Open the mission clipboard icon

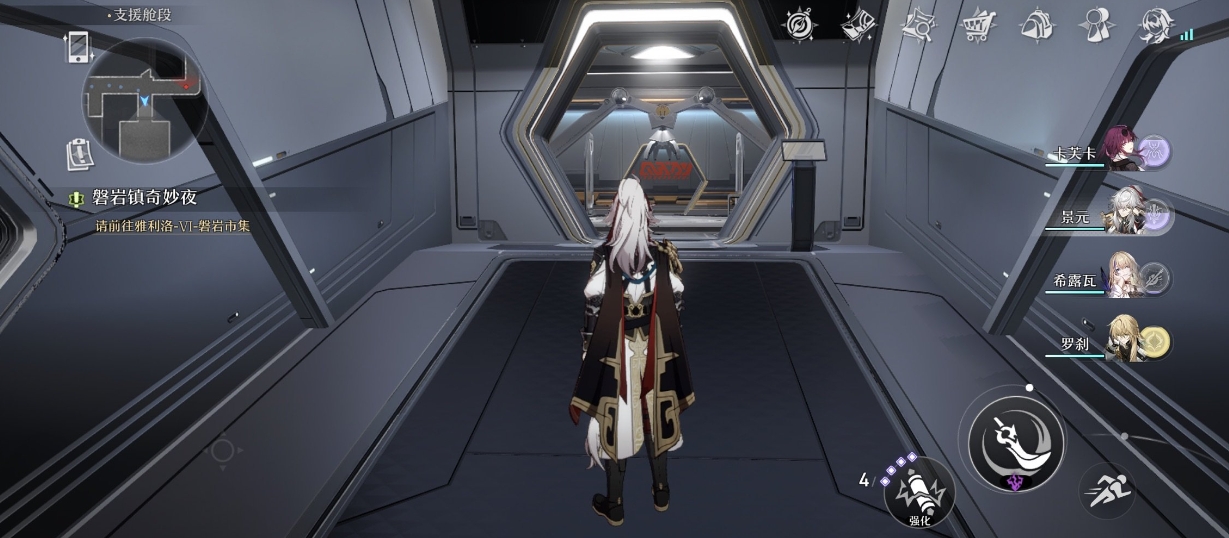coord(78,153)
